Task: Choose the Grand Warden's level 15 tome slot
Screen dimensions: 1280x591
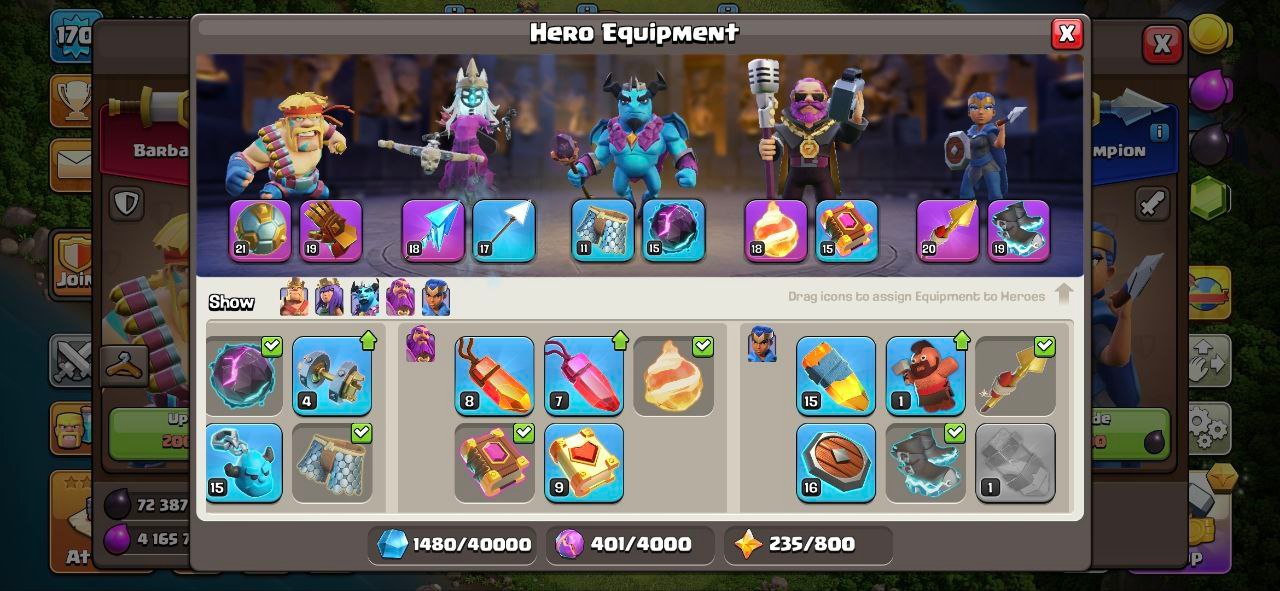Action: coord(847,231)
